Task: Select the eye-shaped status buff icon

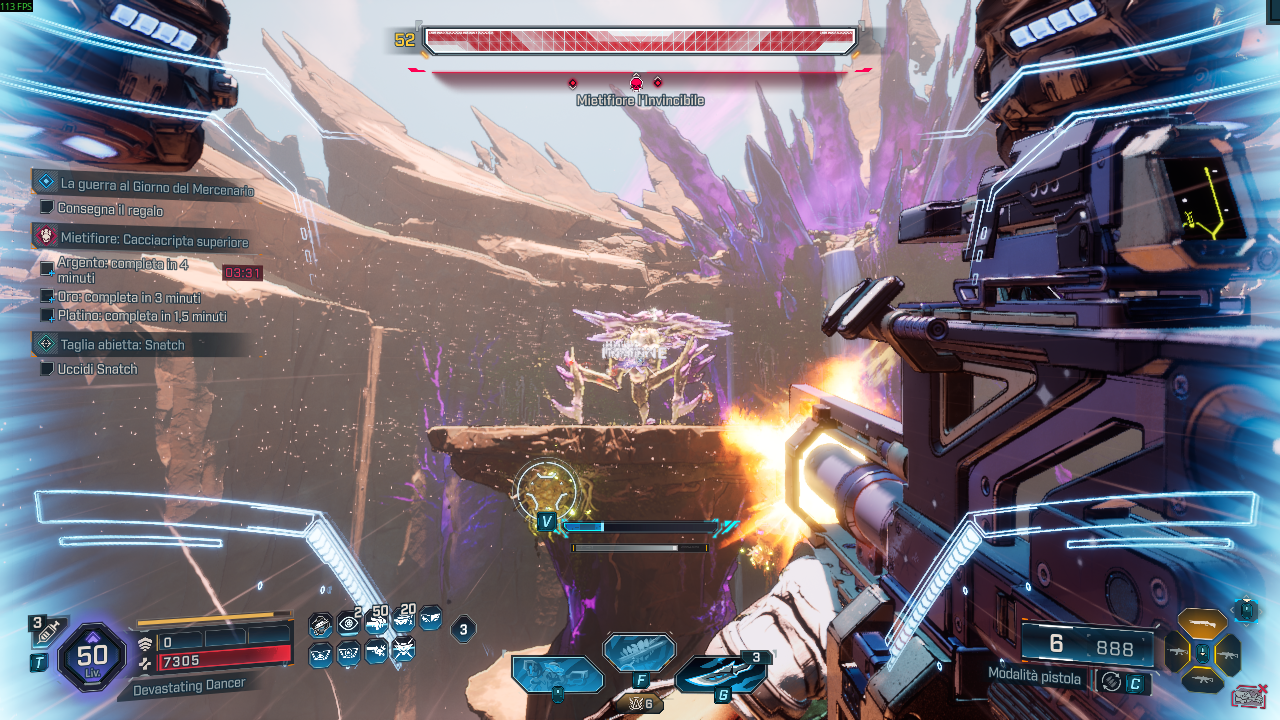Action: click(347, 624)
